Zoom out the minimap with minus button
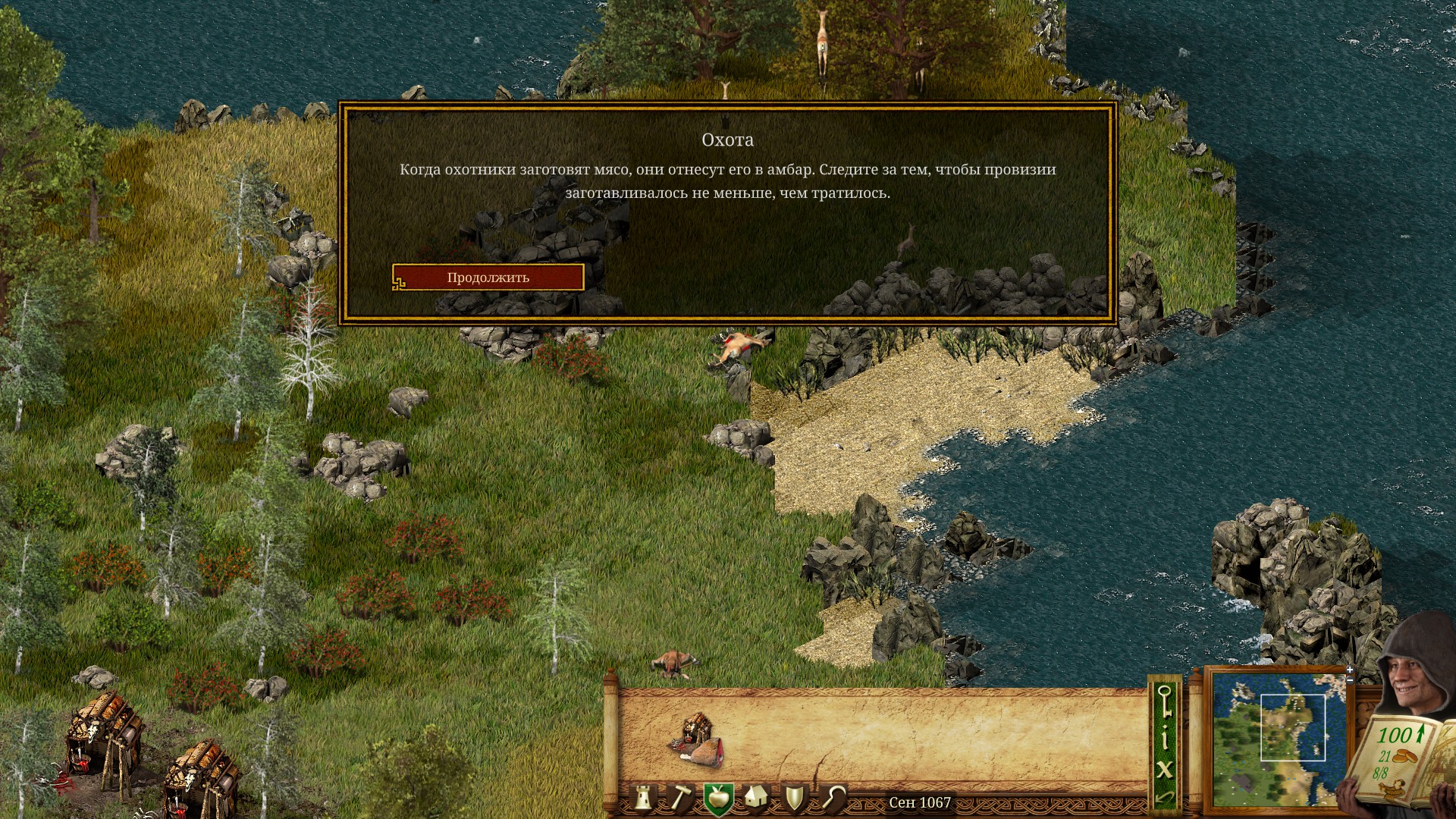 1350,679
